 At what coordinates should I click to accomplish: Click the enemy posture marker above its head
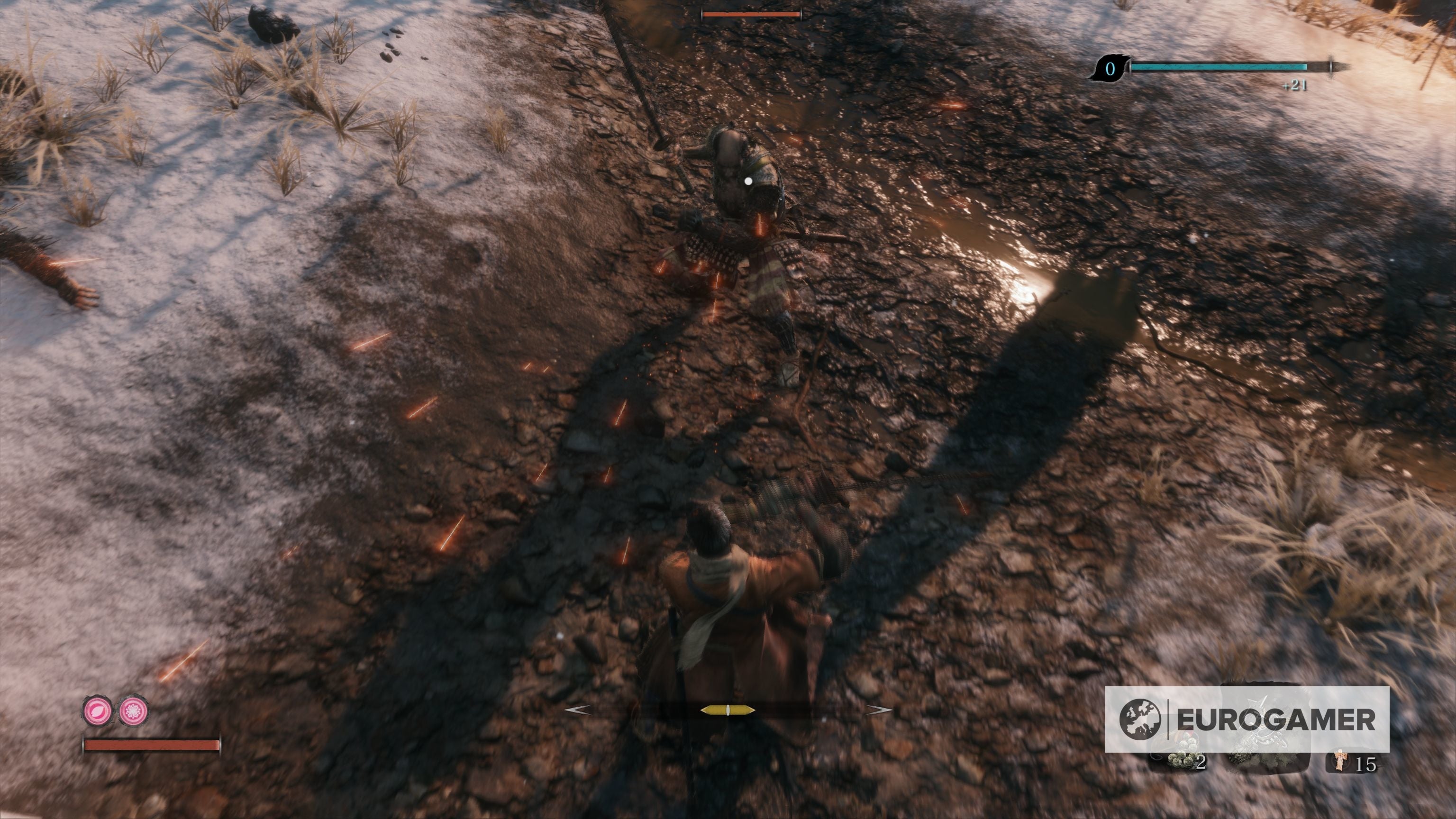click(752, 14)
